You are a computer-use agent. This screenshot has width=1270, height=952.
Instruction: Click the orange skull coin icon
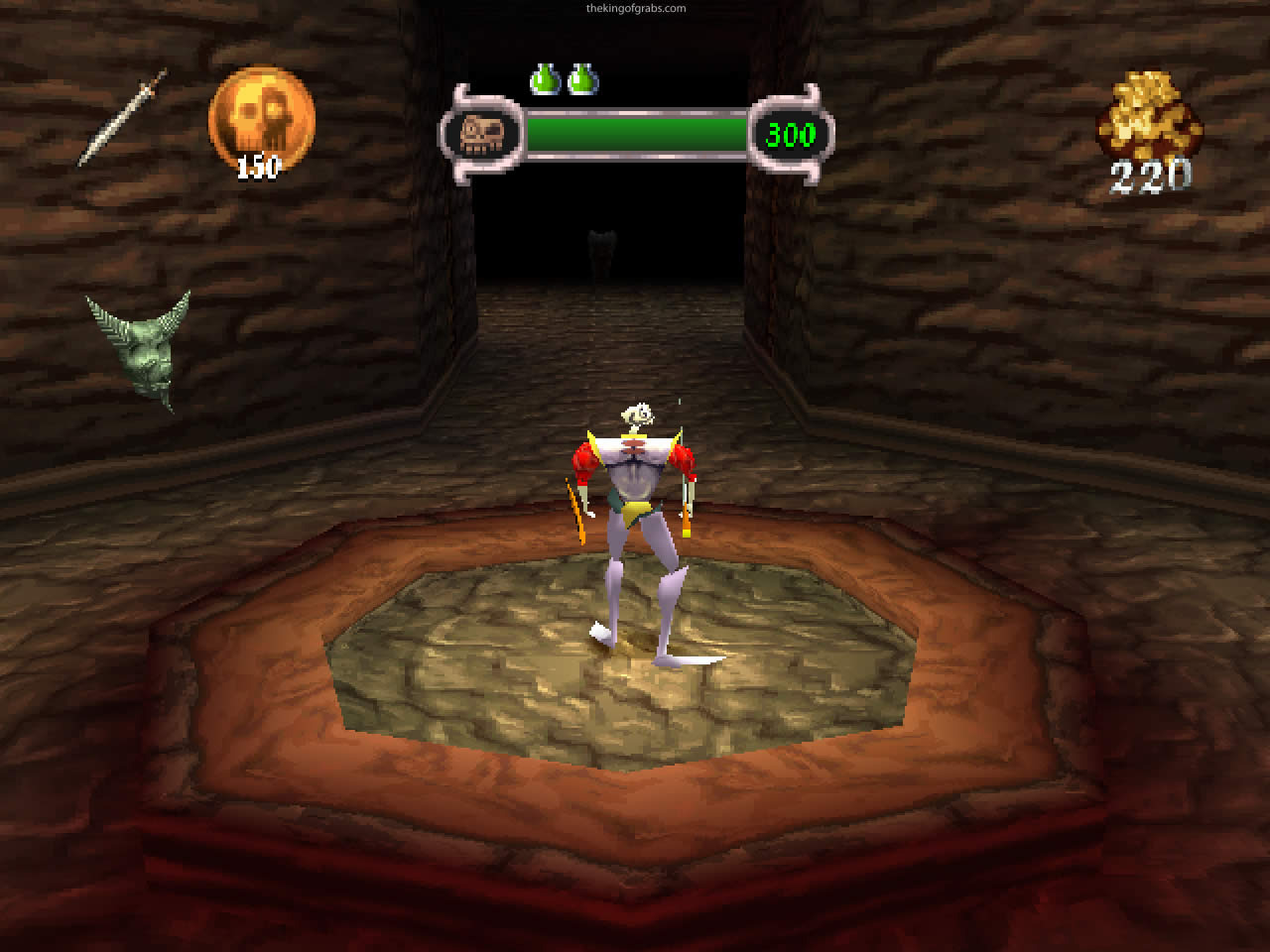(261, 119)
